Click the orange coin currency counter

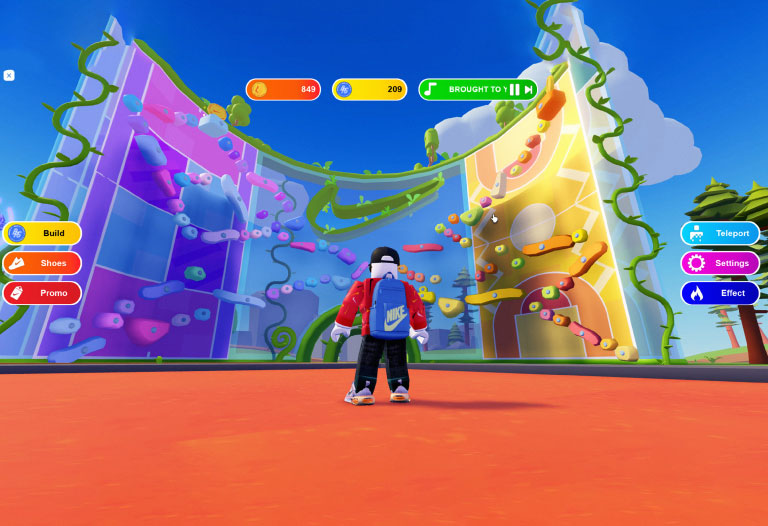(x=283, y=90)
